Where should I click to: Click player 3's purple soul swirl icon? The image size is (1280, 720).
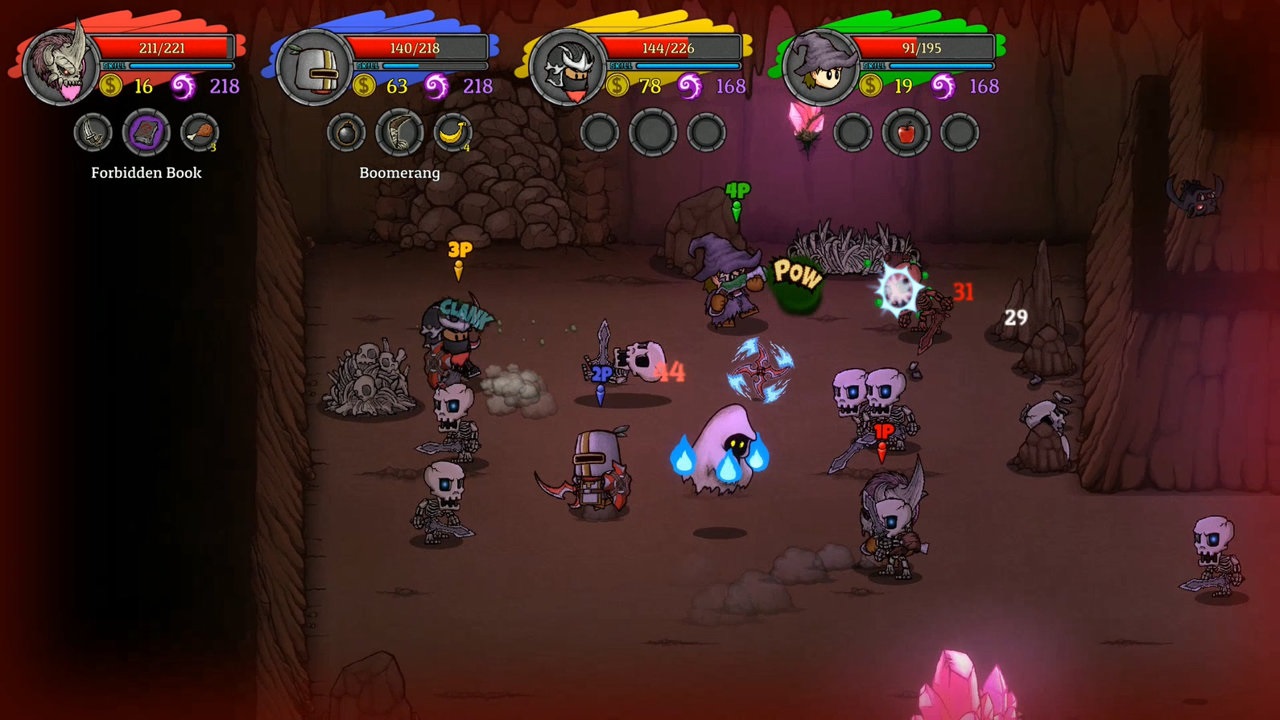tap(690, 87)
